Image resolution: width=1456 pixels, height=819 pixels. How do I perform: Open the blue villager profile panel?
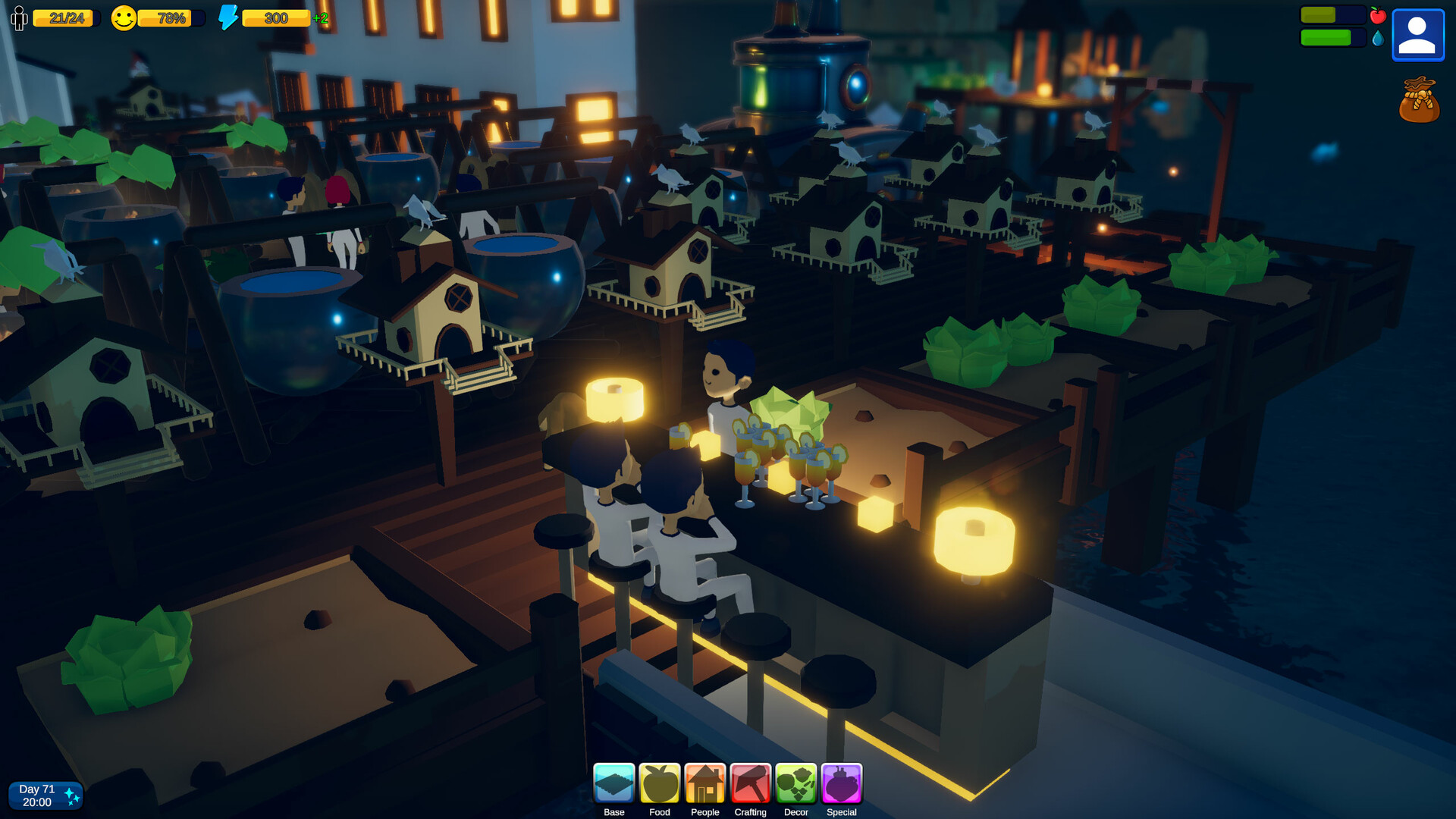coord(1417,34)
